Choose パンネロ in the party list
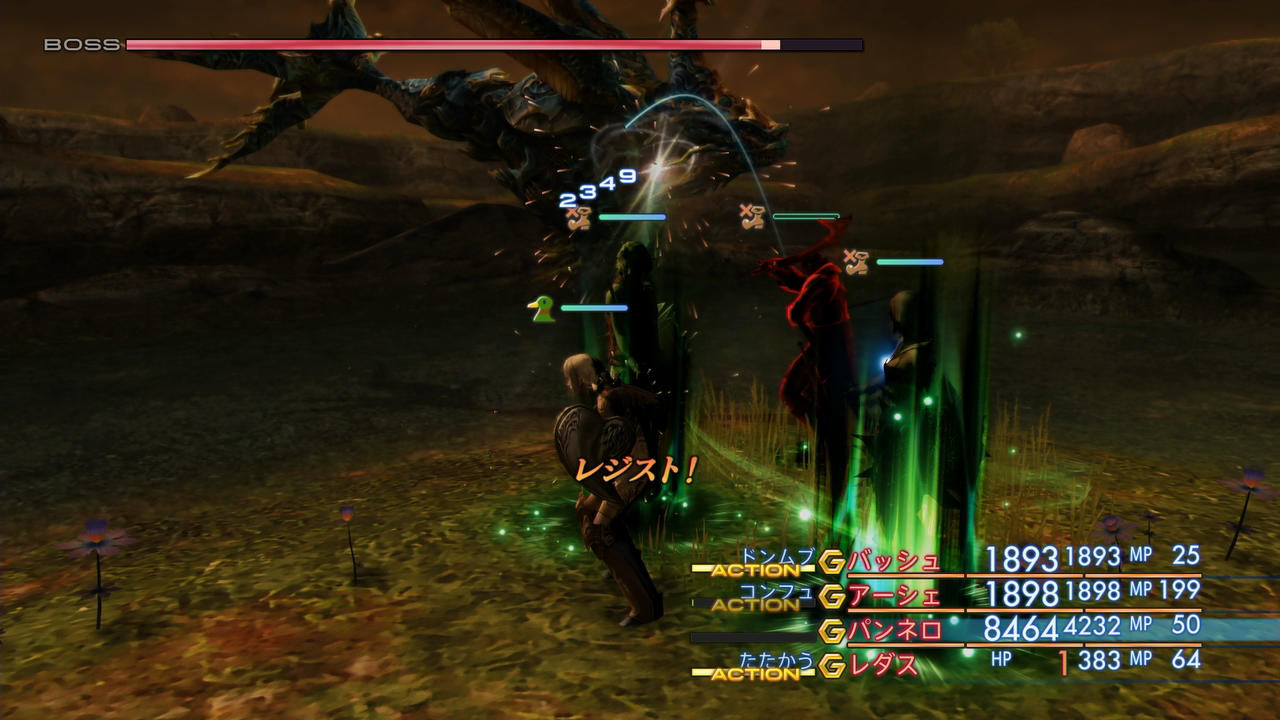This screenshot has width=1280, height=720. [x=894, y=630]
